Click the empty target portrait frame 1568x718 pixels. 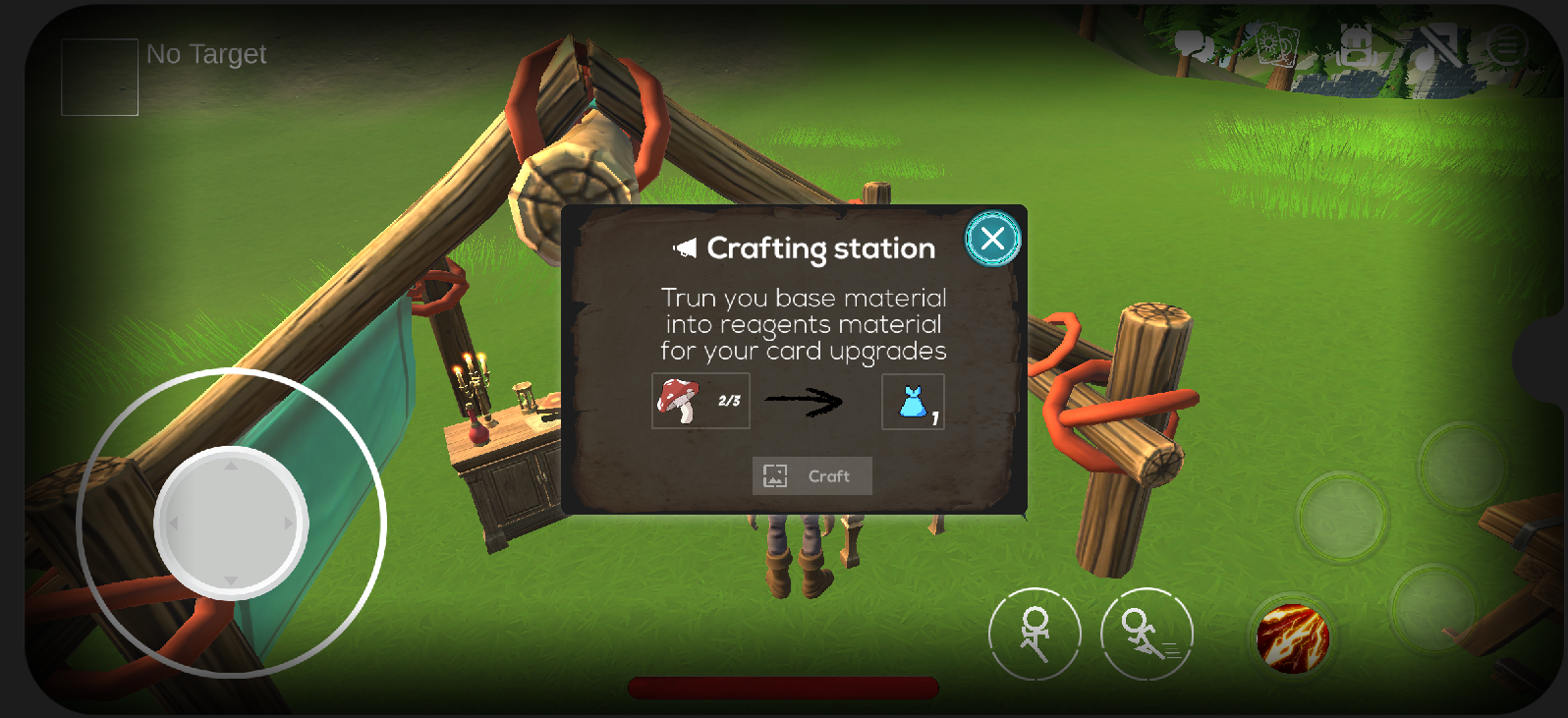click(99, 78)
